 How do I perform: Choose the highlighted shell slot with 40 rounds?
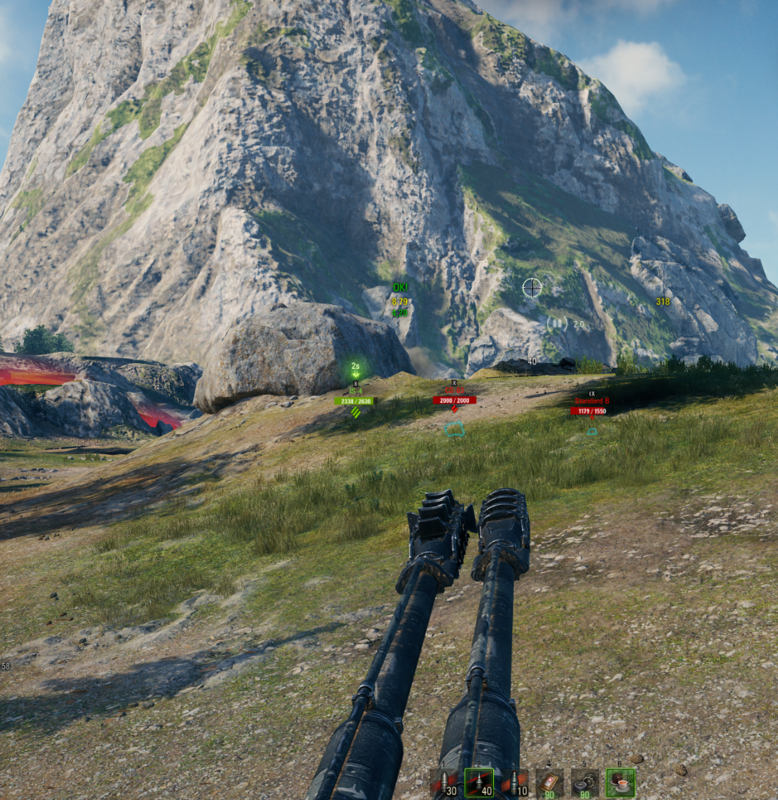pyautogui.click(x=479, y=782)
